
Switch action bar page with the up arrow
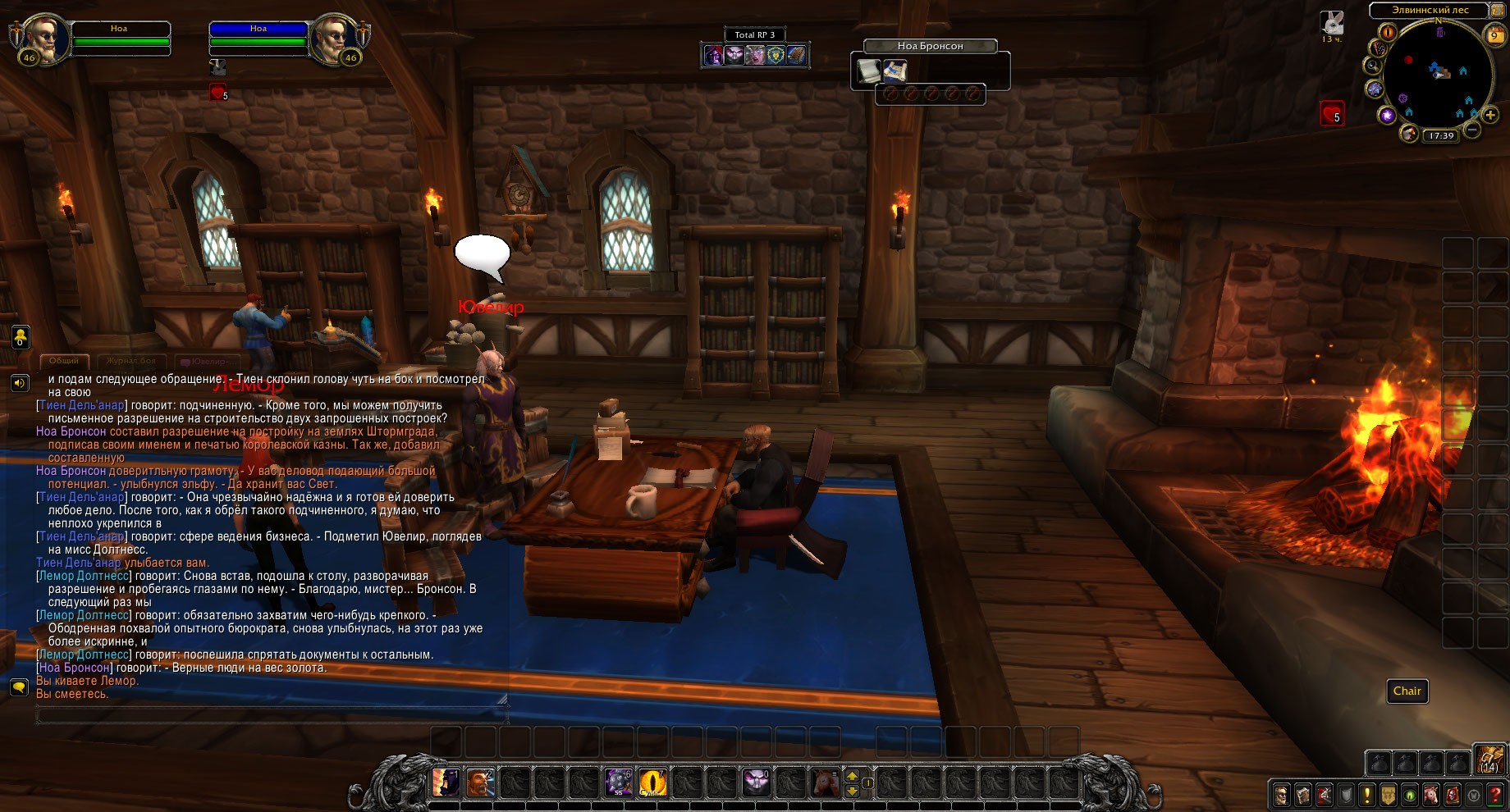click(x=852, y=775)
